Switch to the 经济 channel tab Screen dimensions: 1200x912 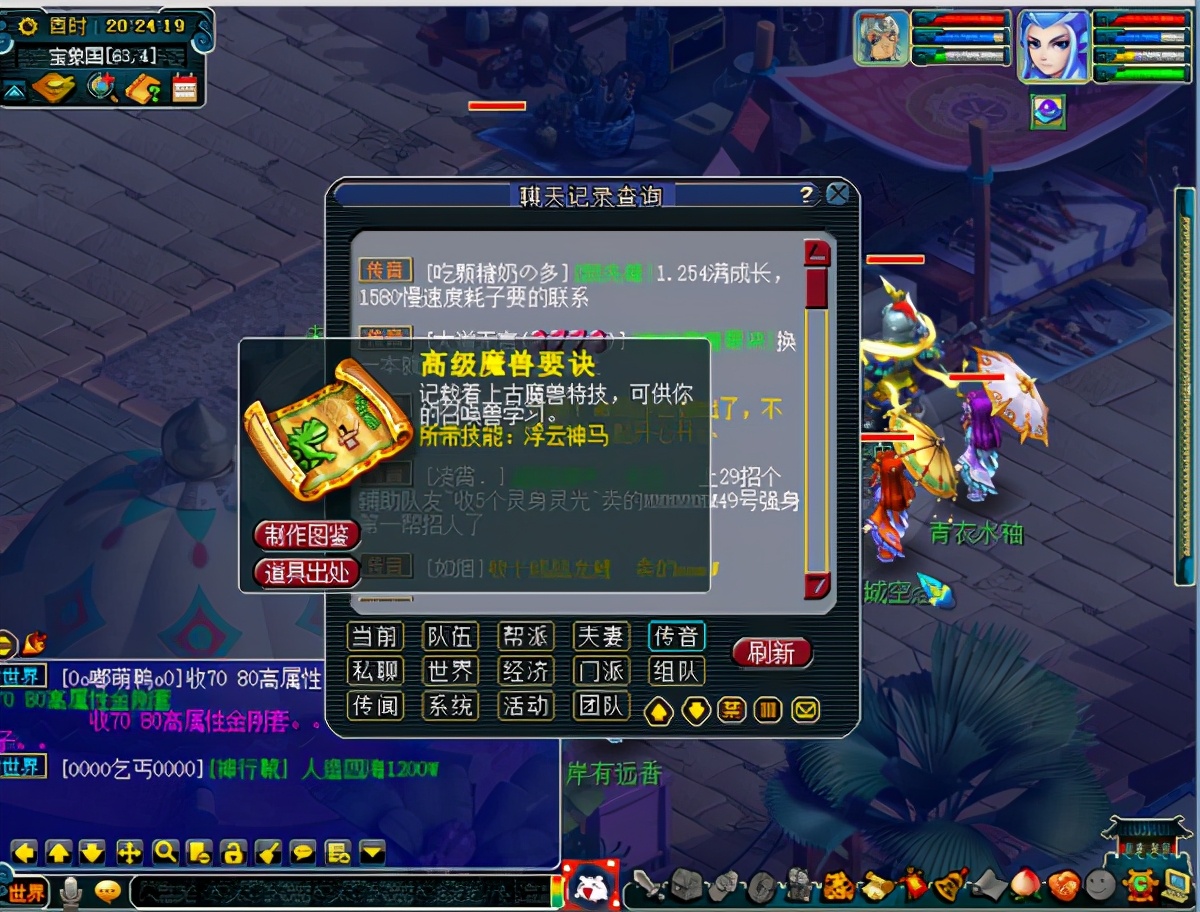tap(526, 671)
